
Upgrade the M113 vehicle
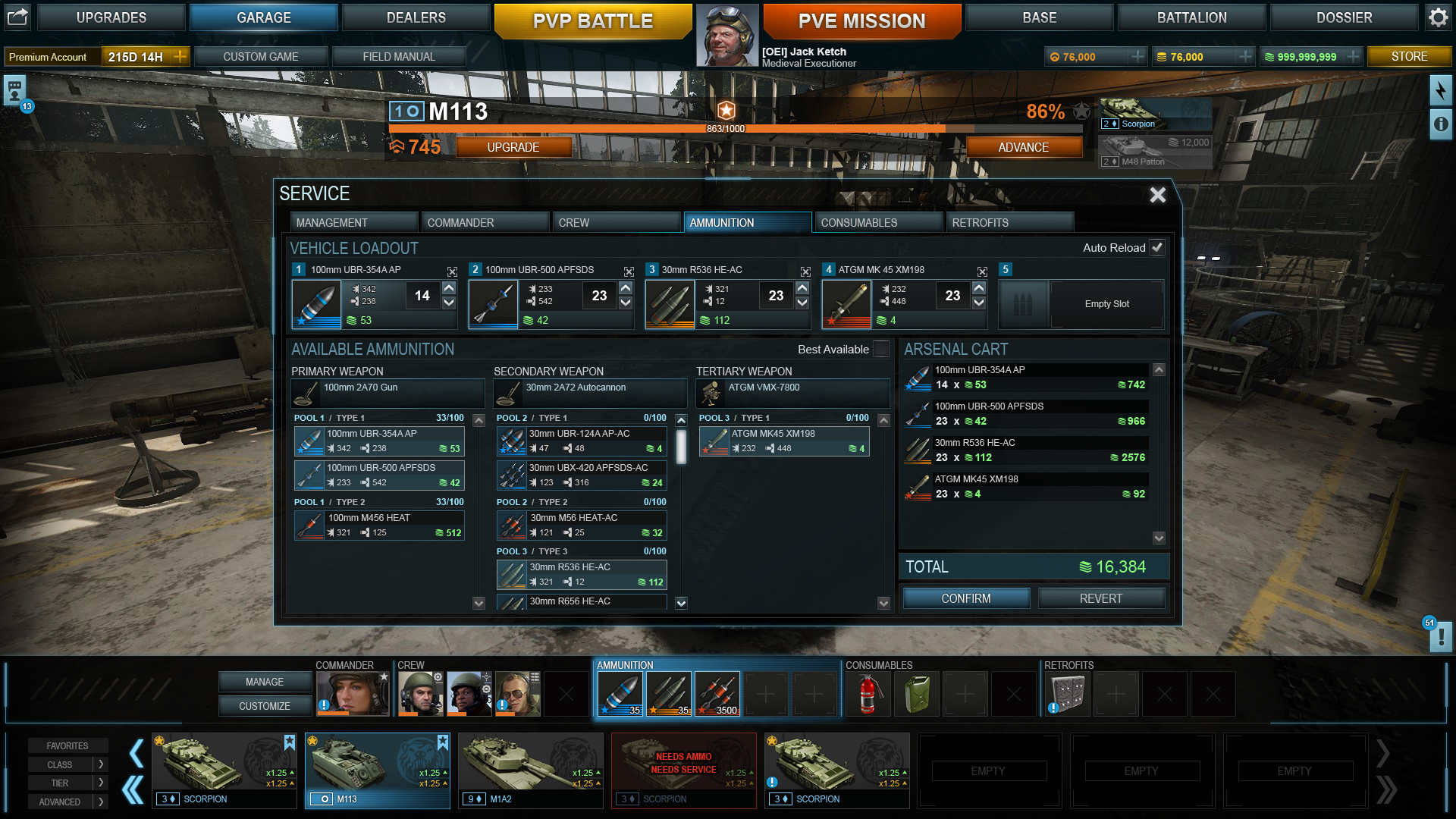tap(513, 147)
